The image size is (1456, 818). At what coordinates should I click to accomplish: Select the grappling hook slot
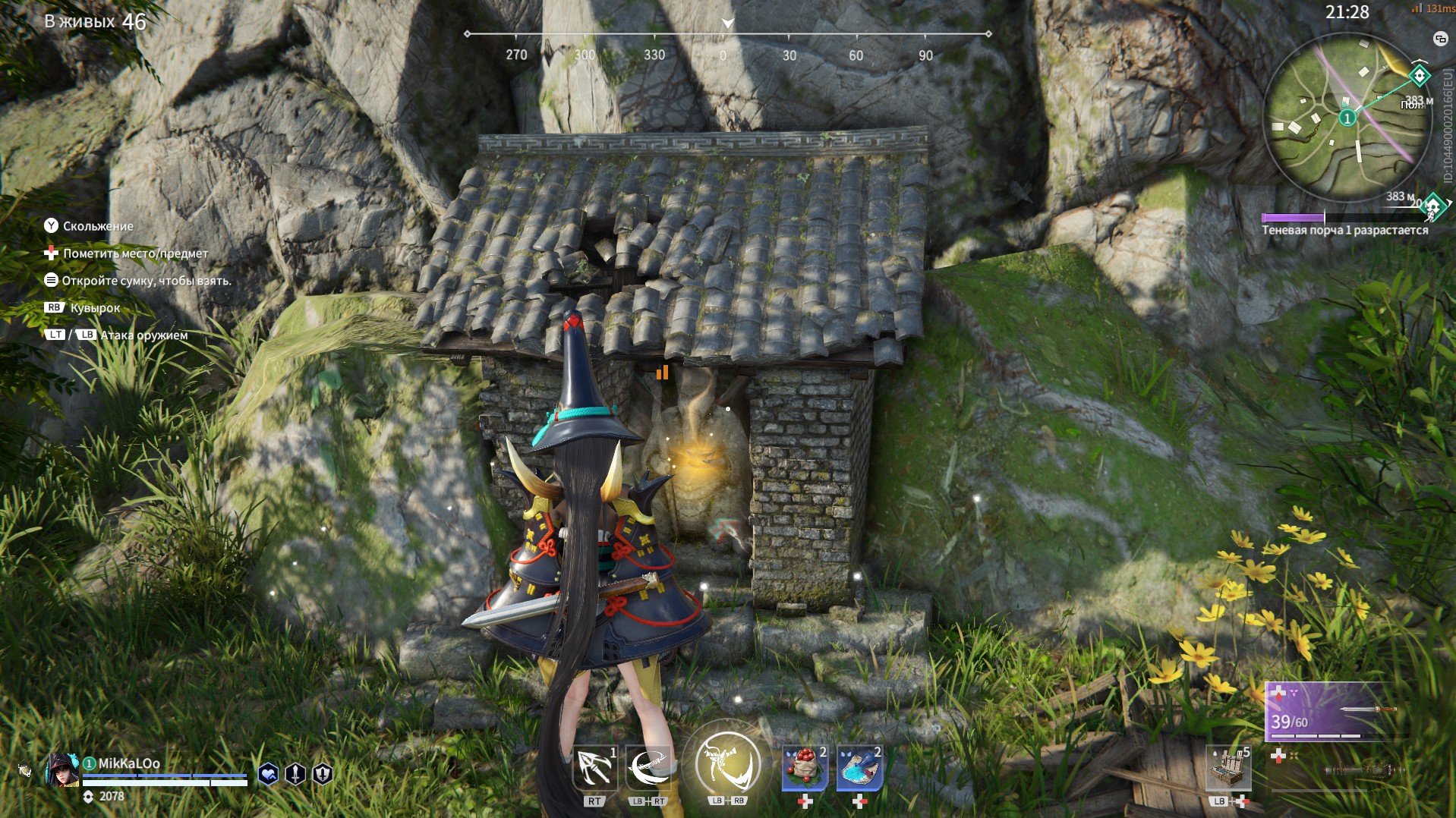594,768
